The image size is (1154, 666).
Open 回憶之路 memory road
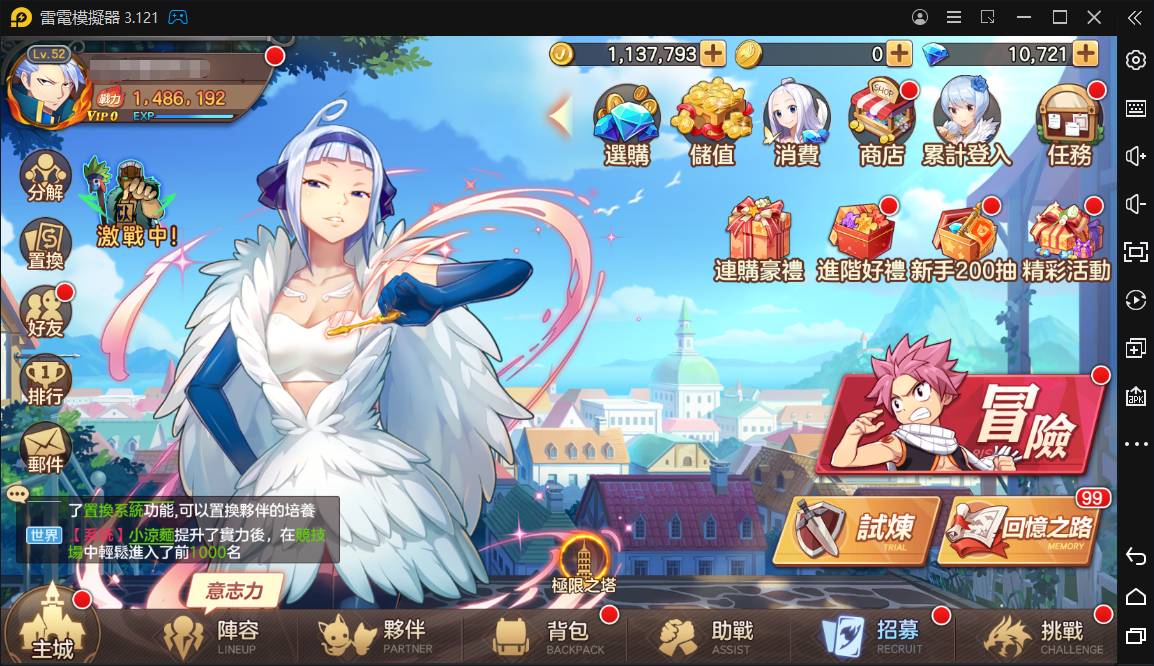(1022, 529)
